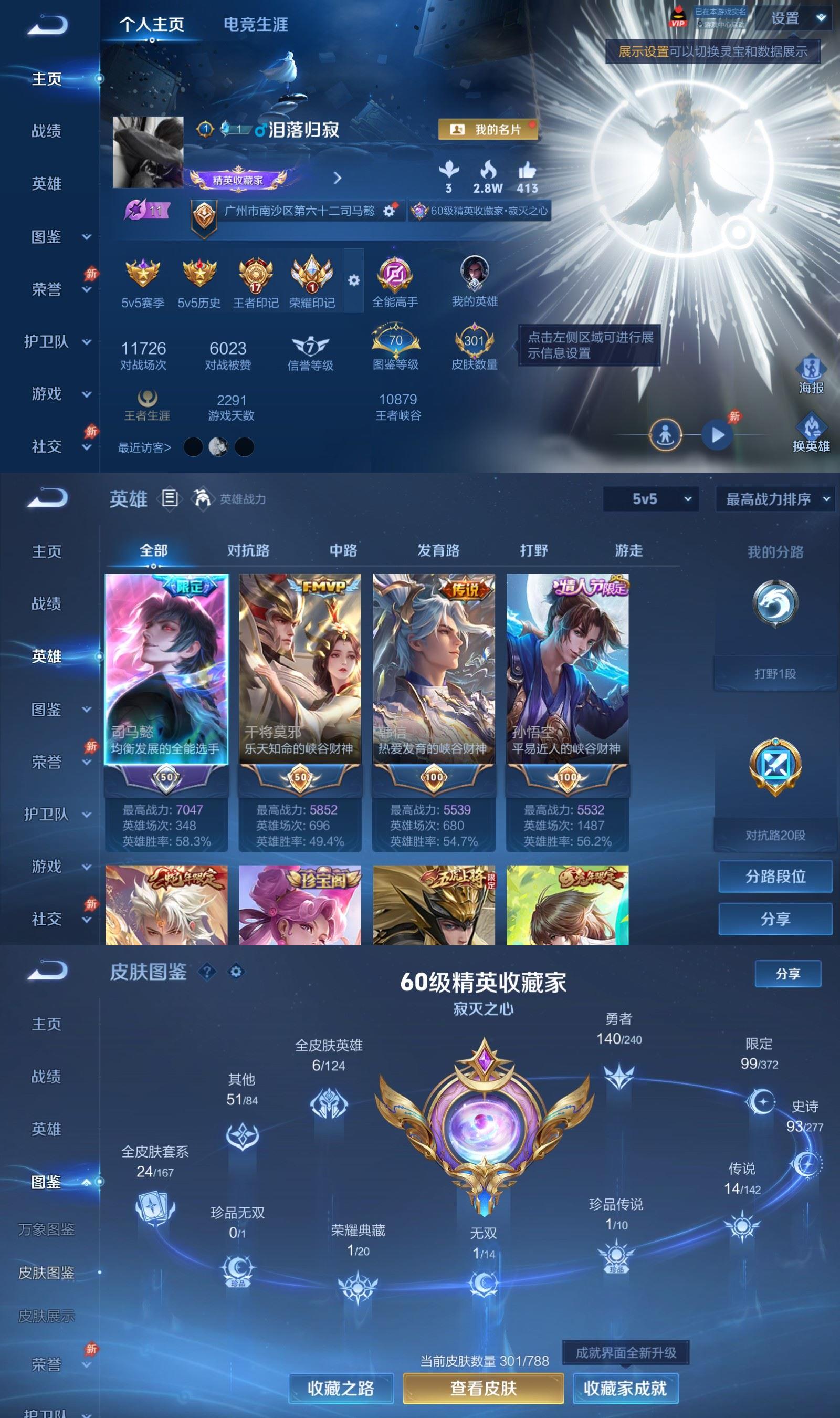Play the hero showcase video
This screenshot has width=840, height=1418.
pos(717,436)
